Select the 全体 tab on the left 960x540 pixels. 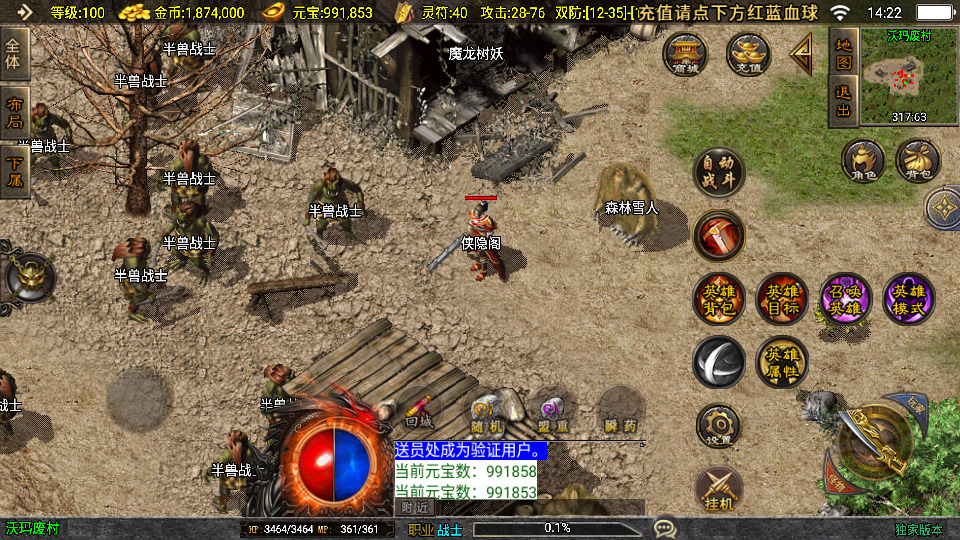[15, 54]
